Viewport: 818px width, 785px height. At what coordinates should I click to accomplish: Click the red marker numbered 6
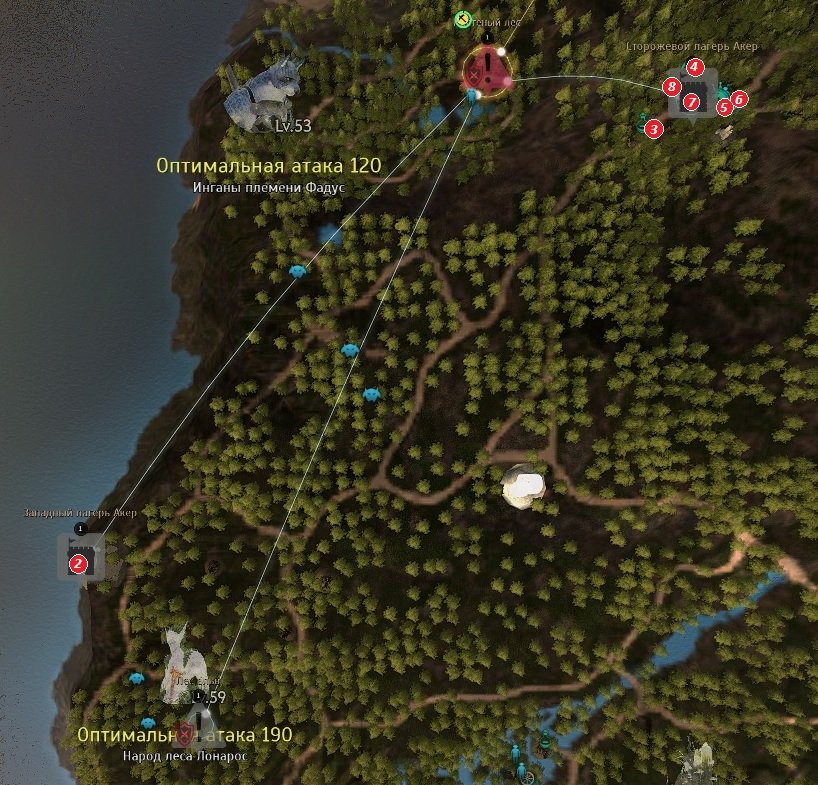(x=739, y=99)
